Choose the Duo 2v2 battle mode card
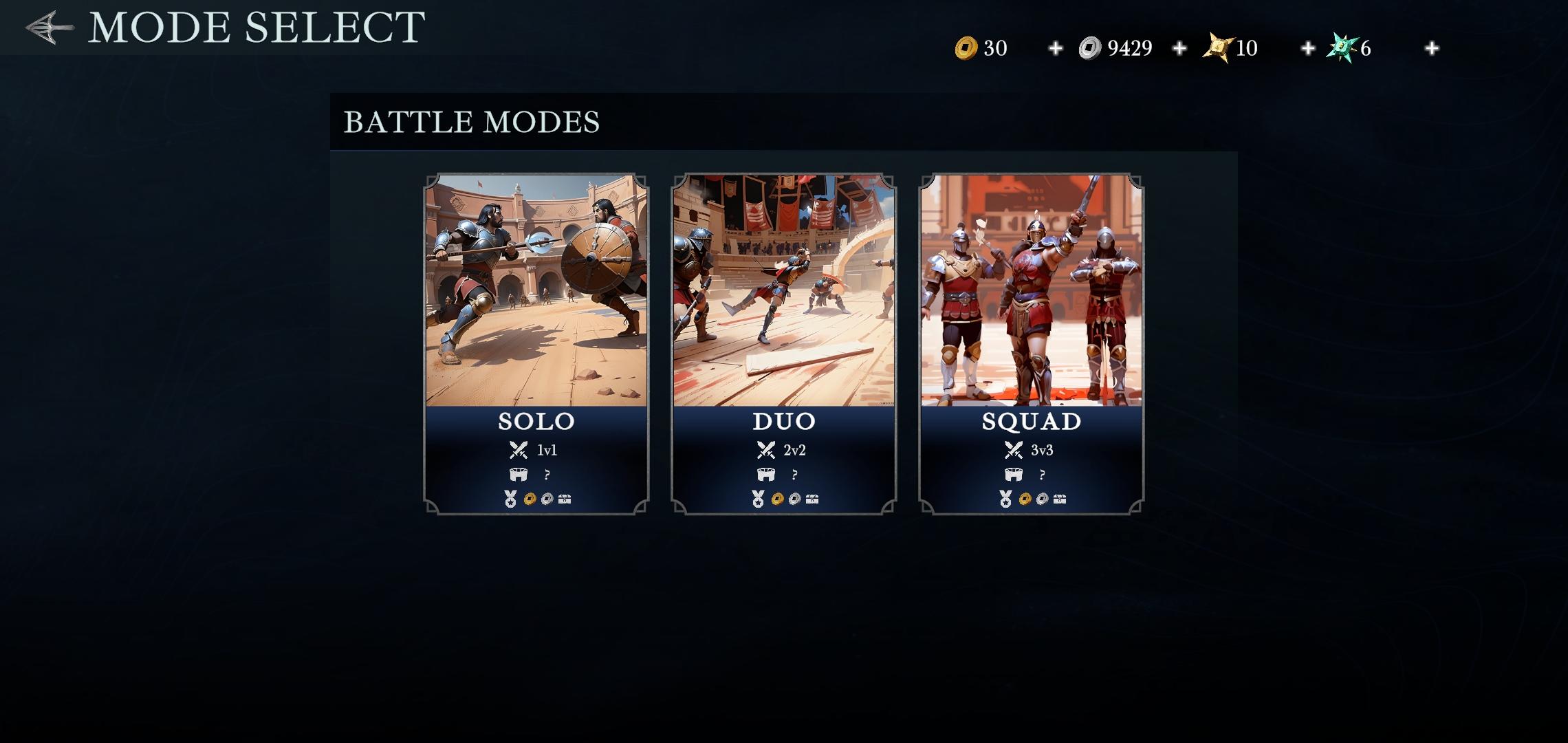Image resolution: width=1568 pixels, height=743 pixels. coord(784,343)
